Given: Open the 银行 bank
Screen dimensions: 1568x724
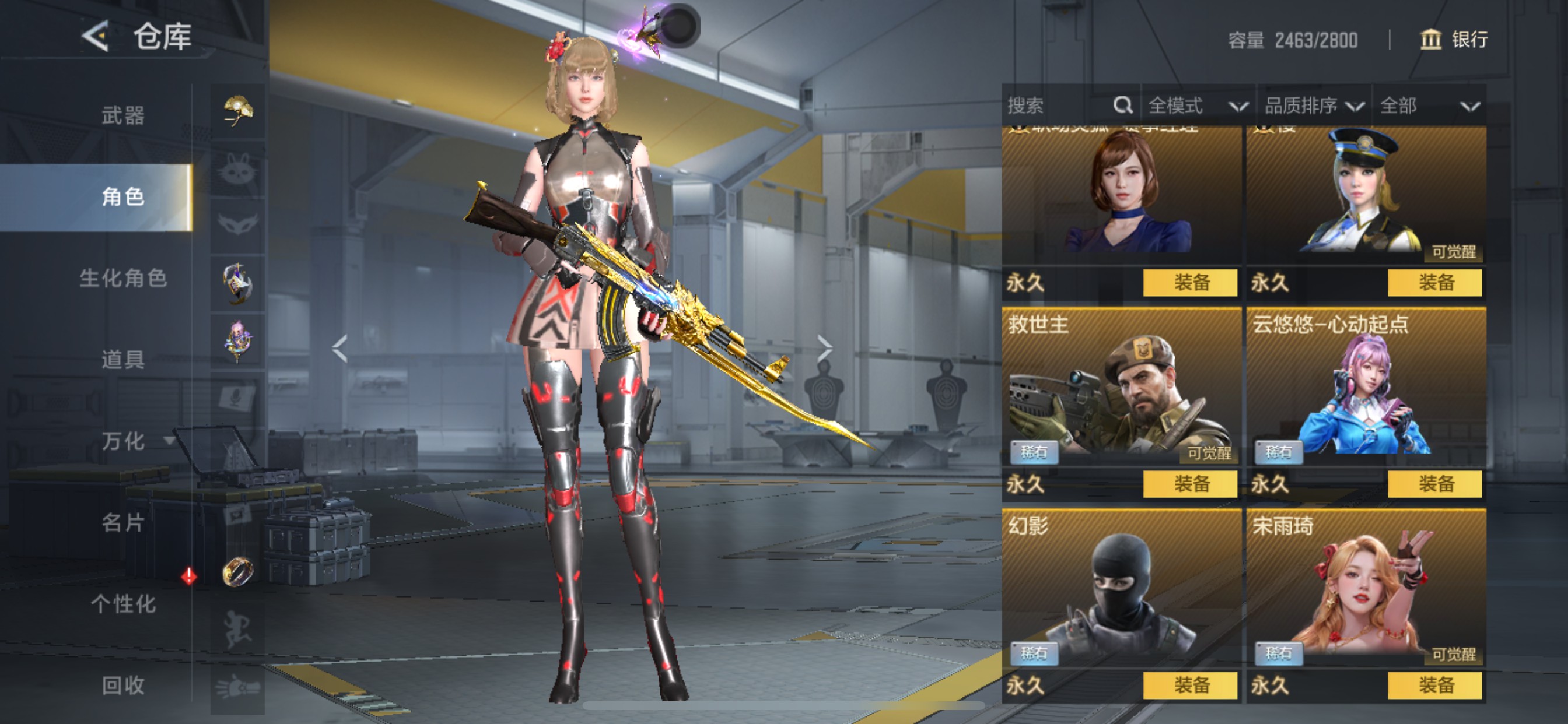Looking at the screenshot, I should pos(1455,40).
